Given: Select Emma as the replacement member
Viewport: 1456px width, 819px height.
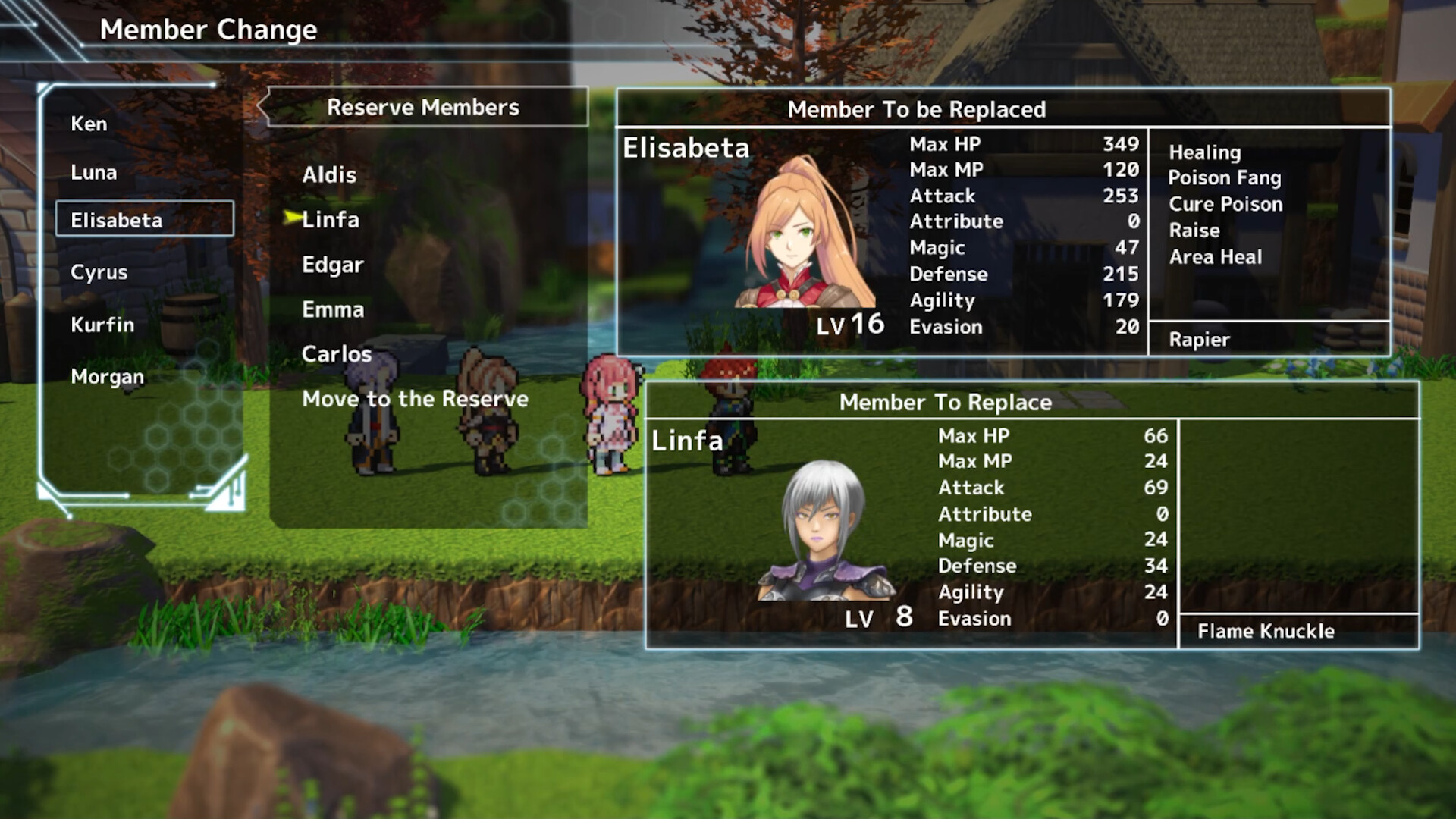Looking at the screenshot, I should 332,309.
